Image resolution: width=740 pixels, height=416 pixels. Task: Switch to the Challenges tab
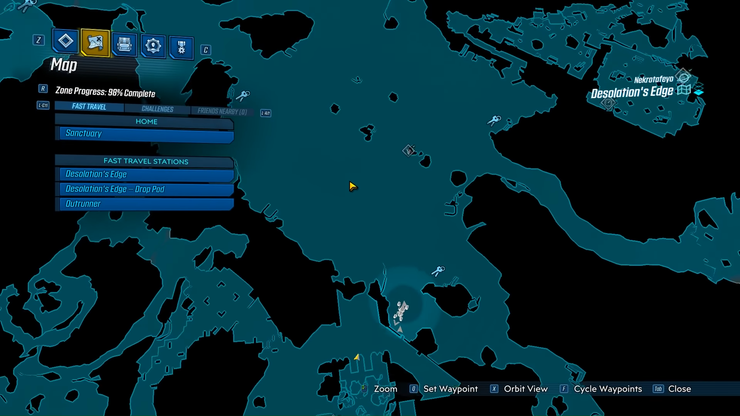tap(157, 109)
